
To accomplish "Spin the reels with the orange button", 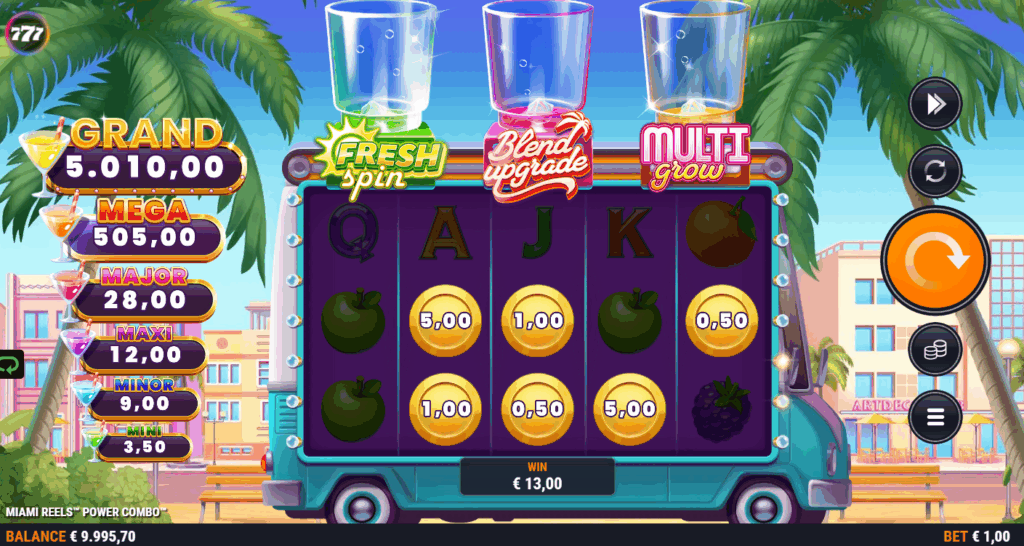I will (935, 260).
